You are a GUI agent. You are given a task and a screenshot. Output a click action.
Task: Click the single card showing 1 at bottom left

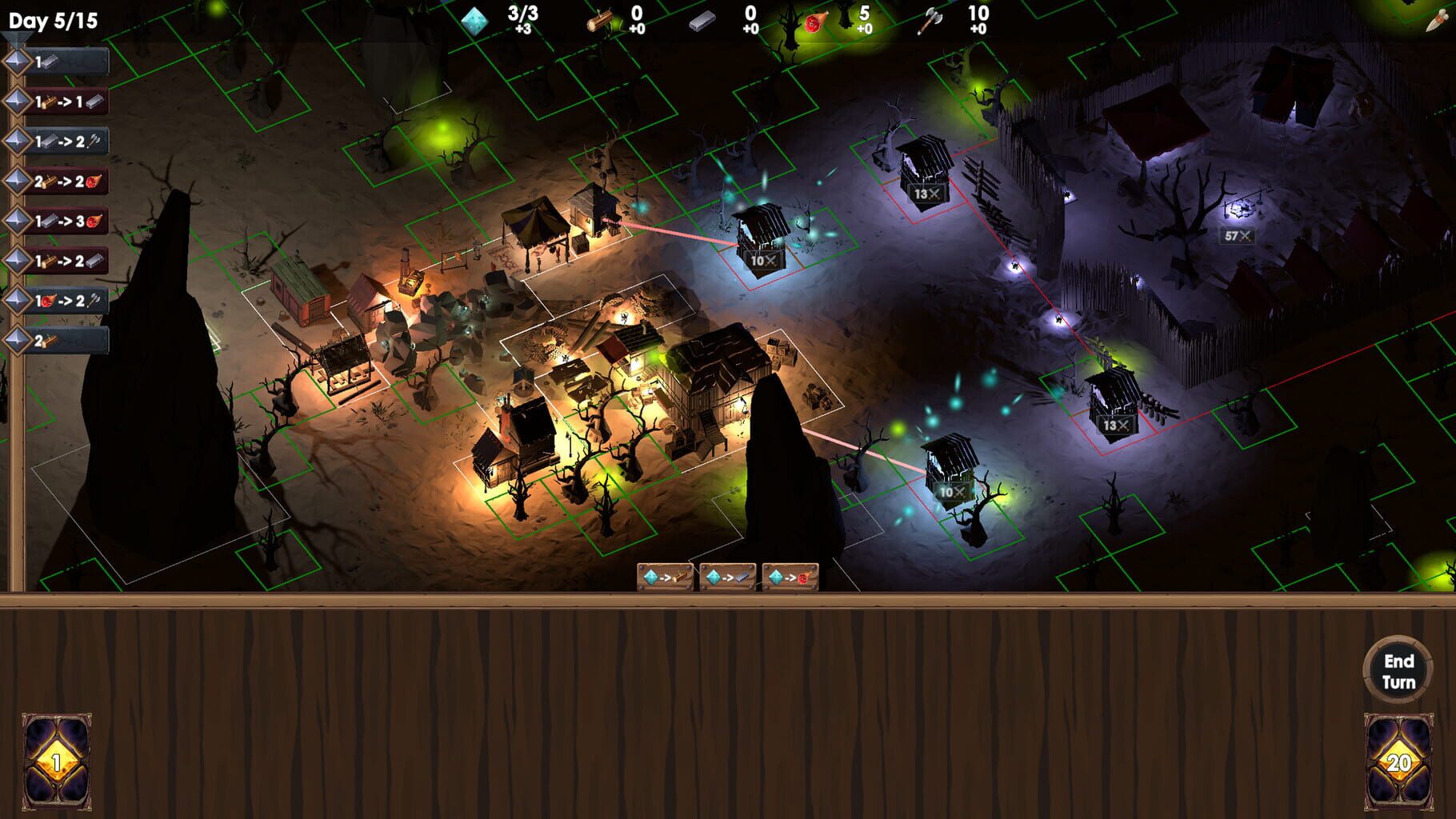[x=56, y=760]
